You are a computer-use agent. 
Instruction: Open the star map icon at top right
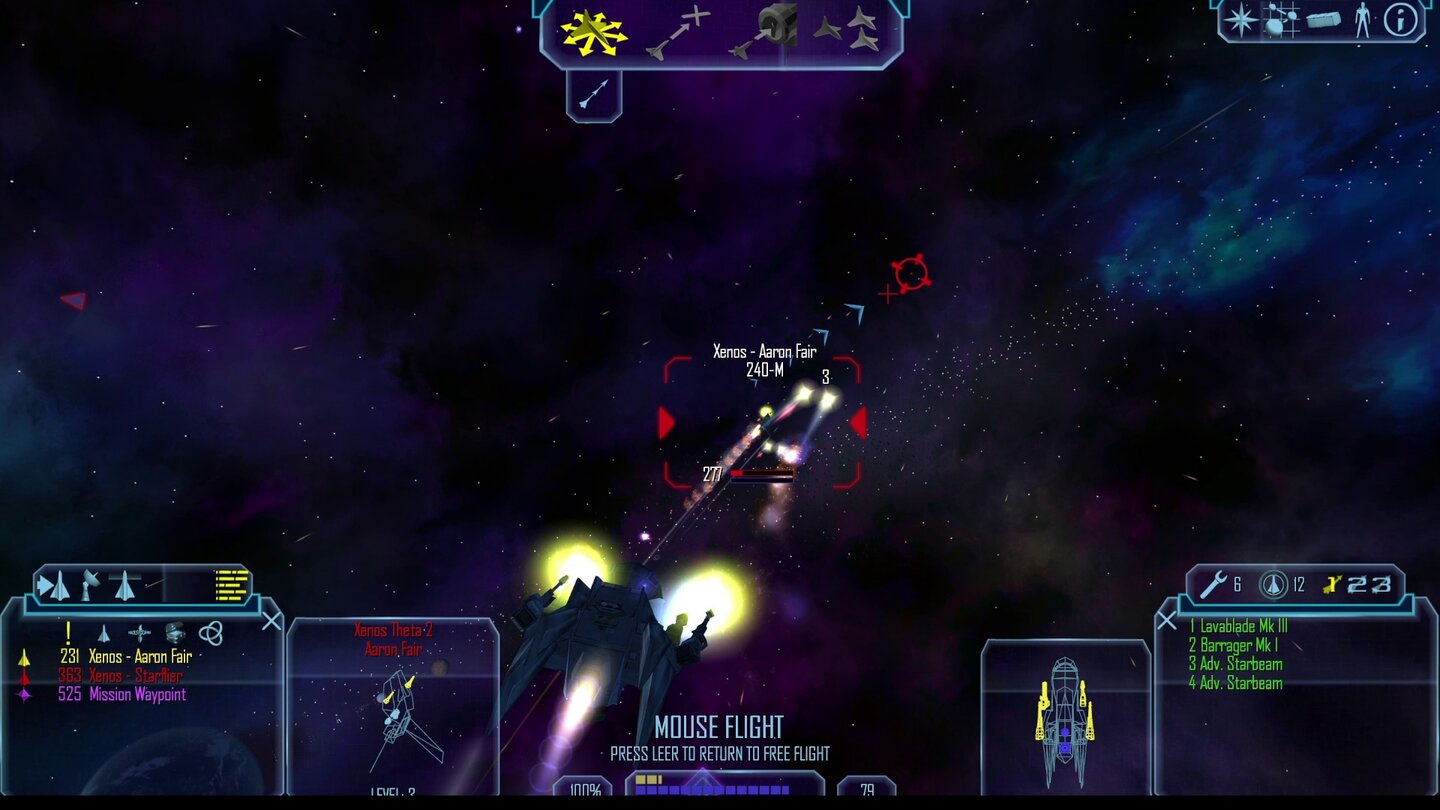1243,20
